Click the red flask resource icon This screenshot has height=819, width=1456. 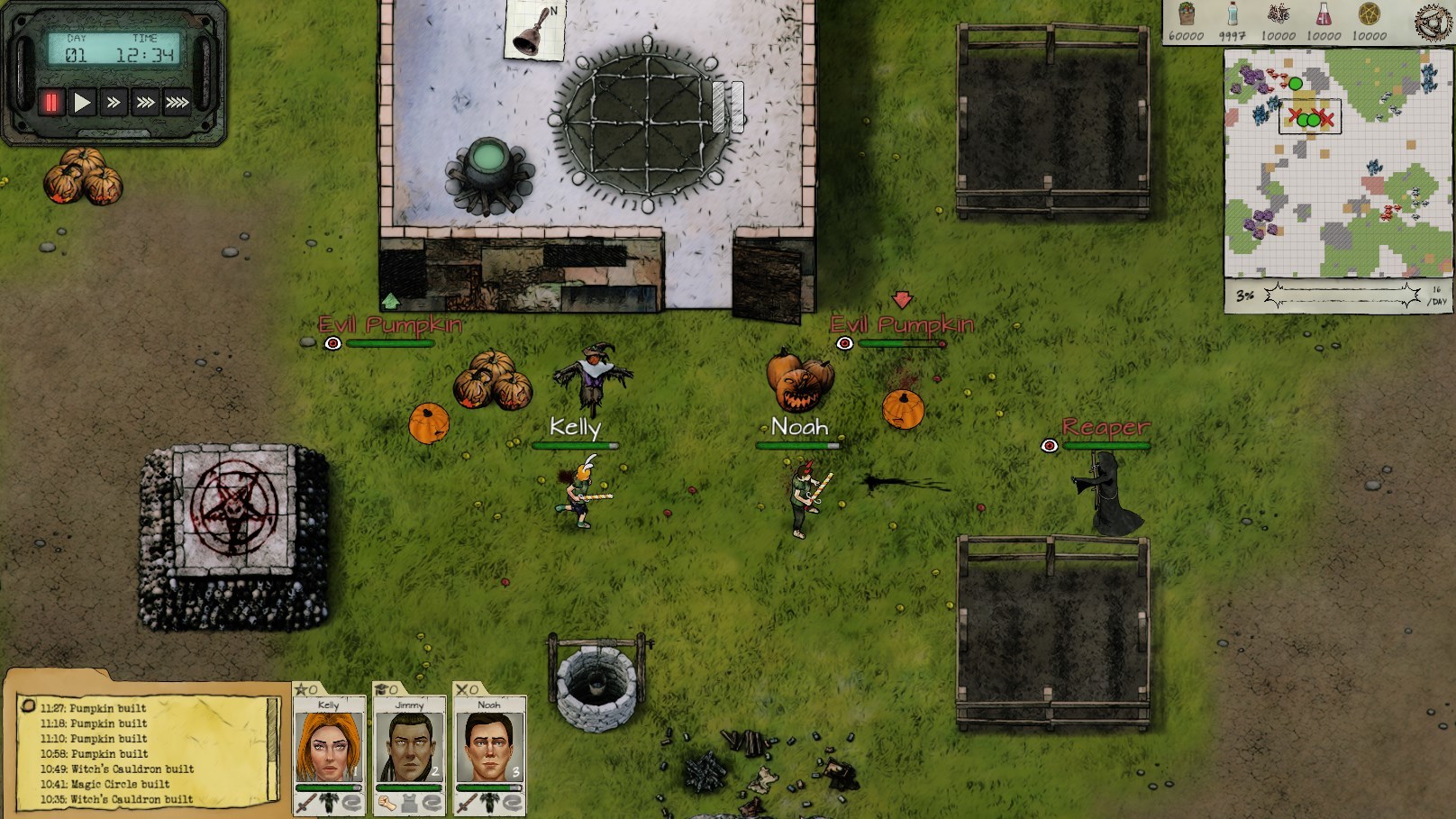(1324, 14)
